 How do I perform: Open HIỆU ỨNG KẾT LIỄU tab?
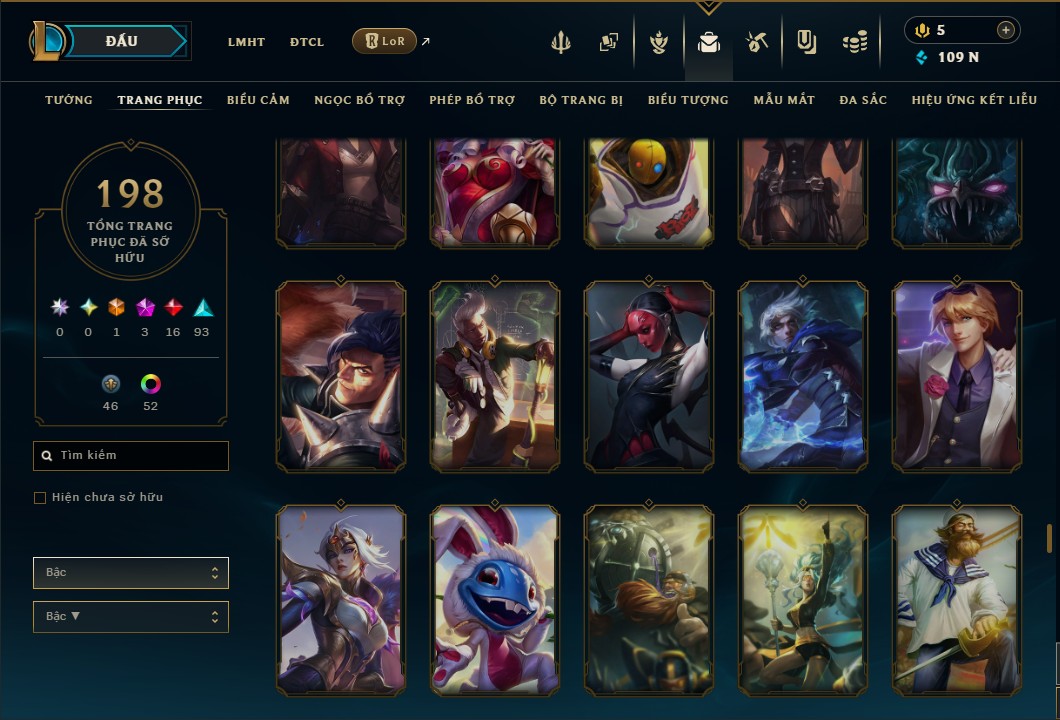[974, 100]
